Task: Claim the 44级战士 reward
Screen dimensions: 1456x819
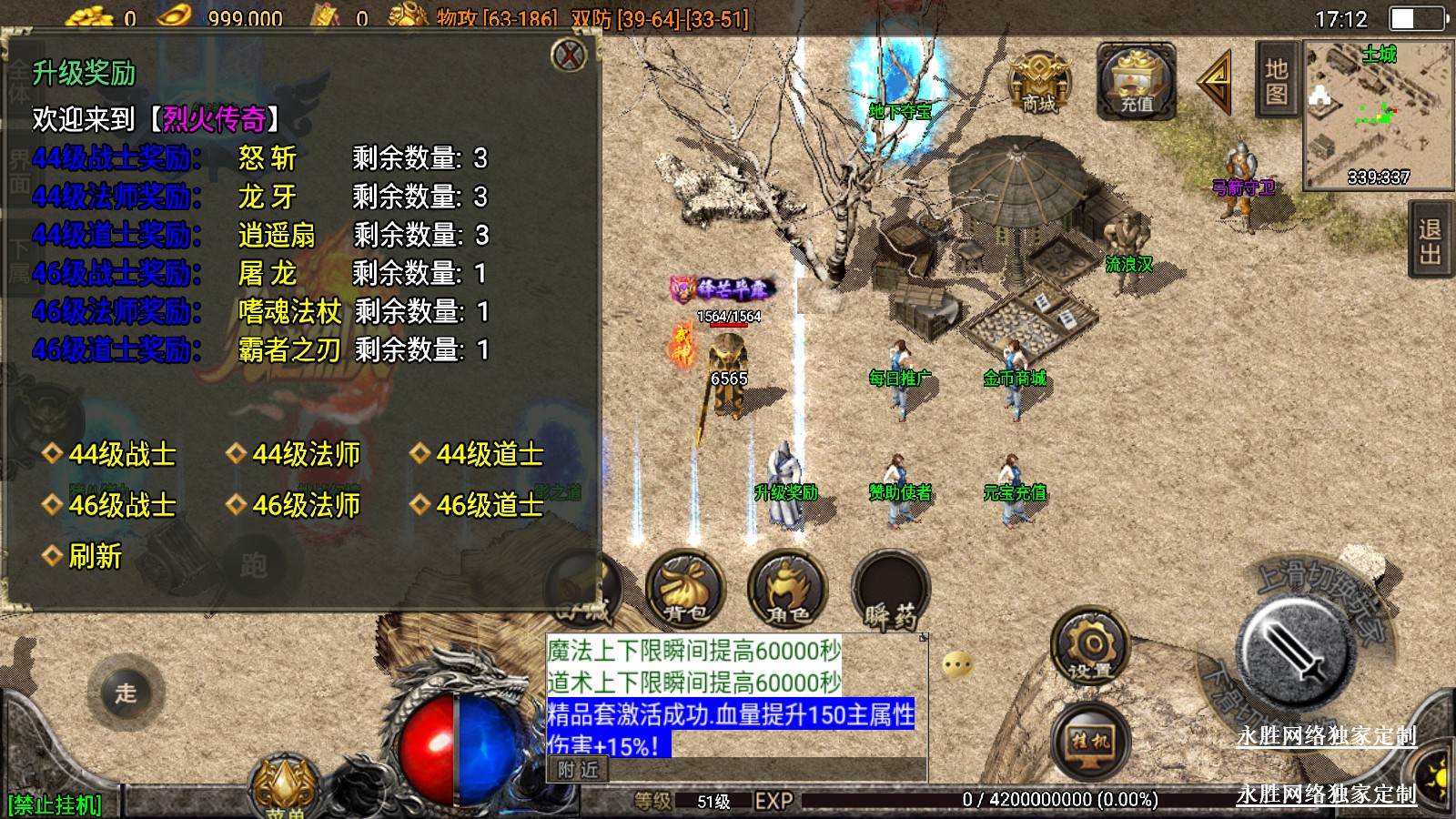Action: point(121,454)
